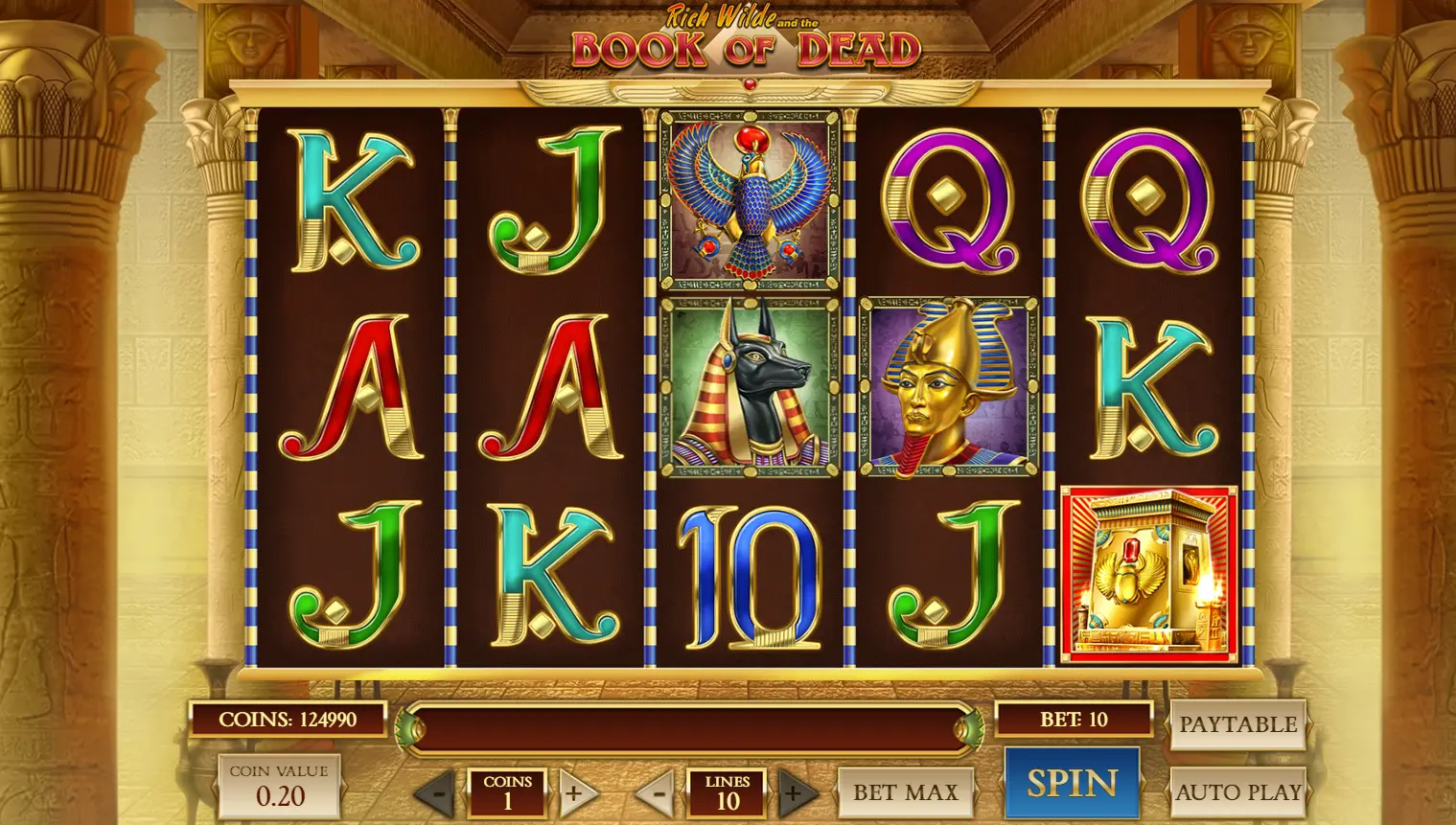This screenshot has width=1456, height=825.
Task: Increase coins using the plus stepper
Action: [573, 793]
